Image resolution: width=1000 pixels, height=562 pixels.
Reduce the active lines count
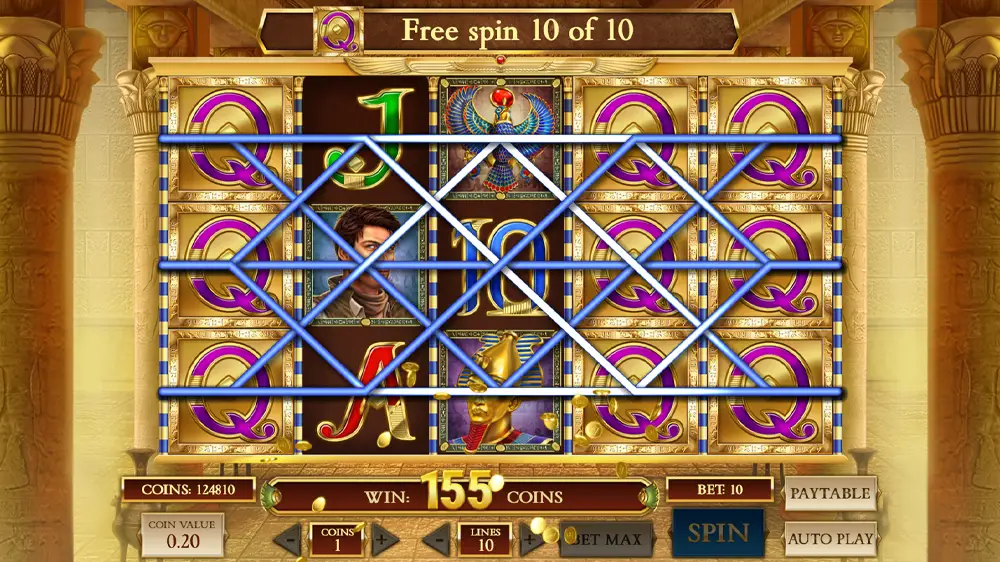437,541
